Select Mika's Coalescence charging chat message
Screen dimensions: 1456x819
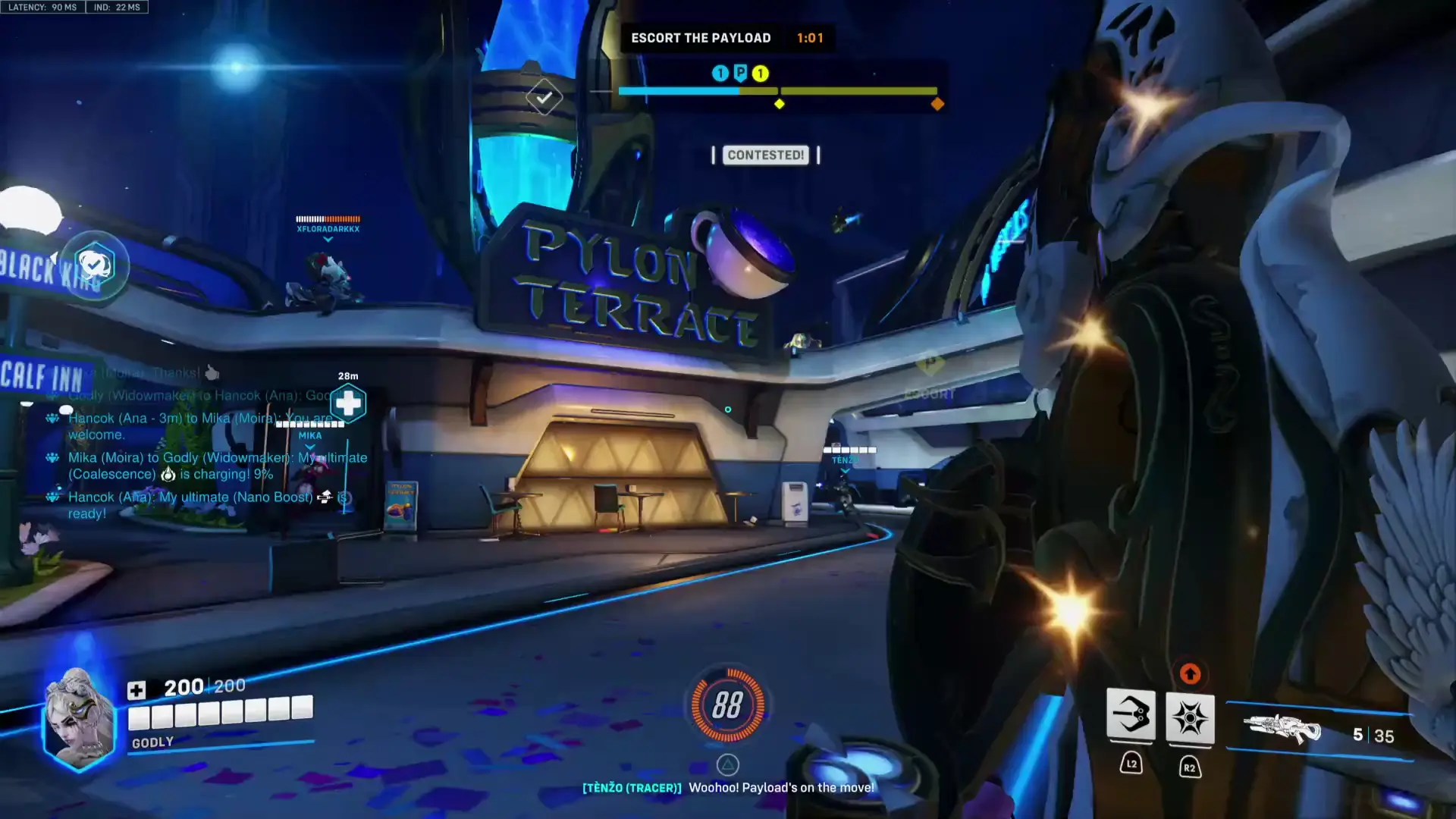(x=217, y=466)
